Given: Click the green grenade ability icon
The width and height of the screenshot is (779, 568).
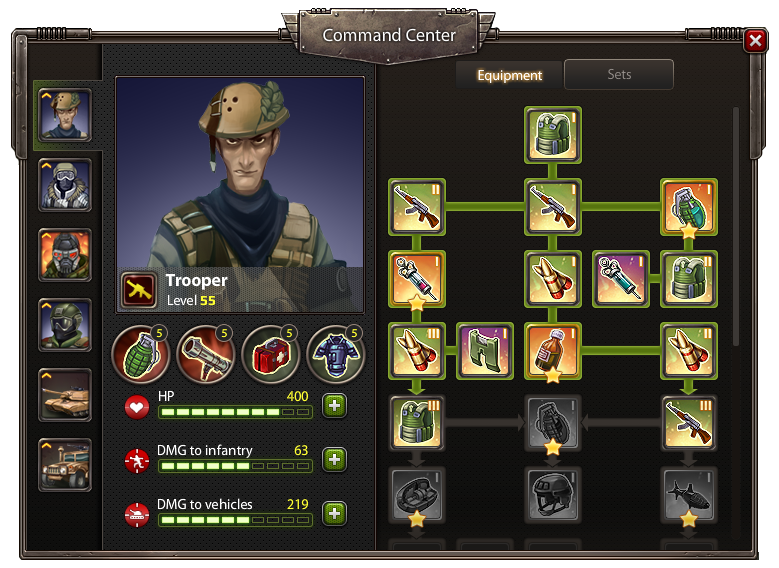Looking at the screenshot, I should [141, 354].
